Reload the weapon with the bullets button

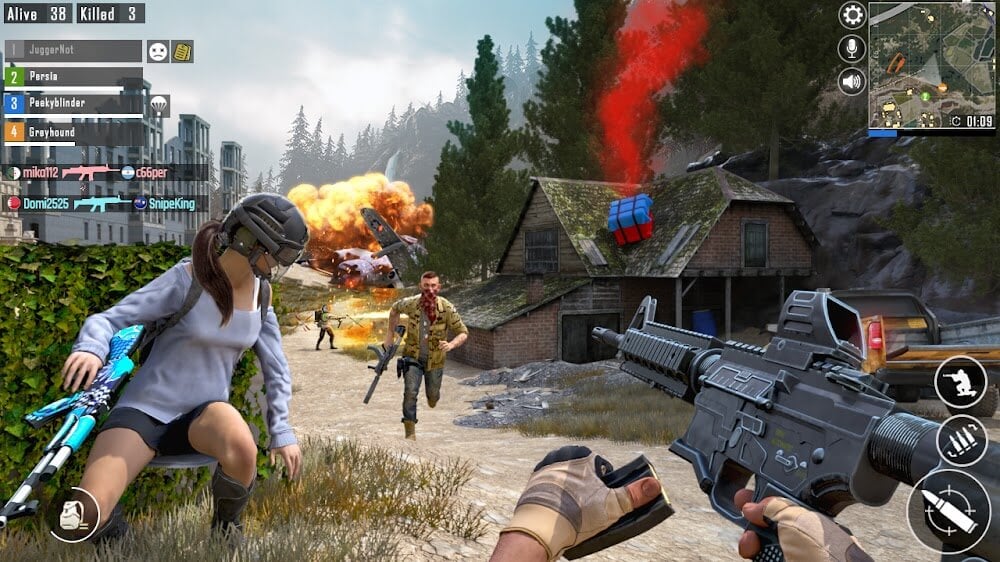(961, 440)
